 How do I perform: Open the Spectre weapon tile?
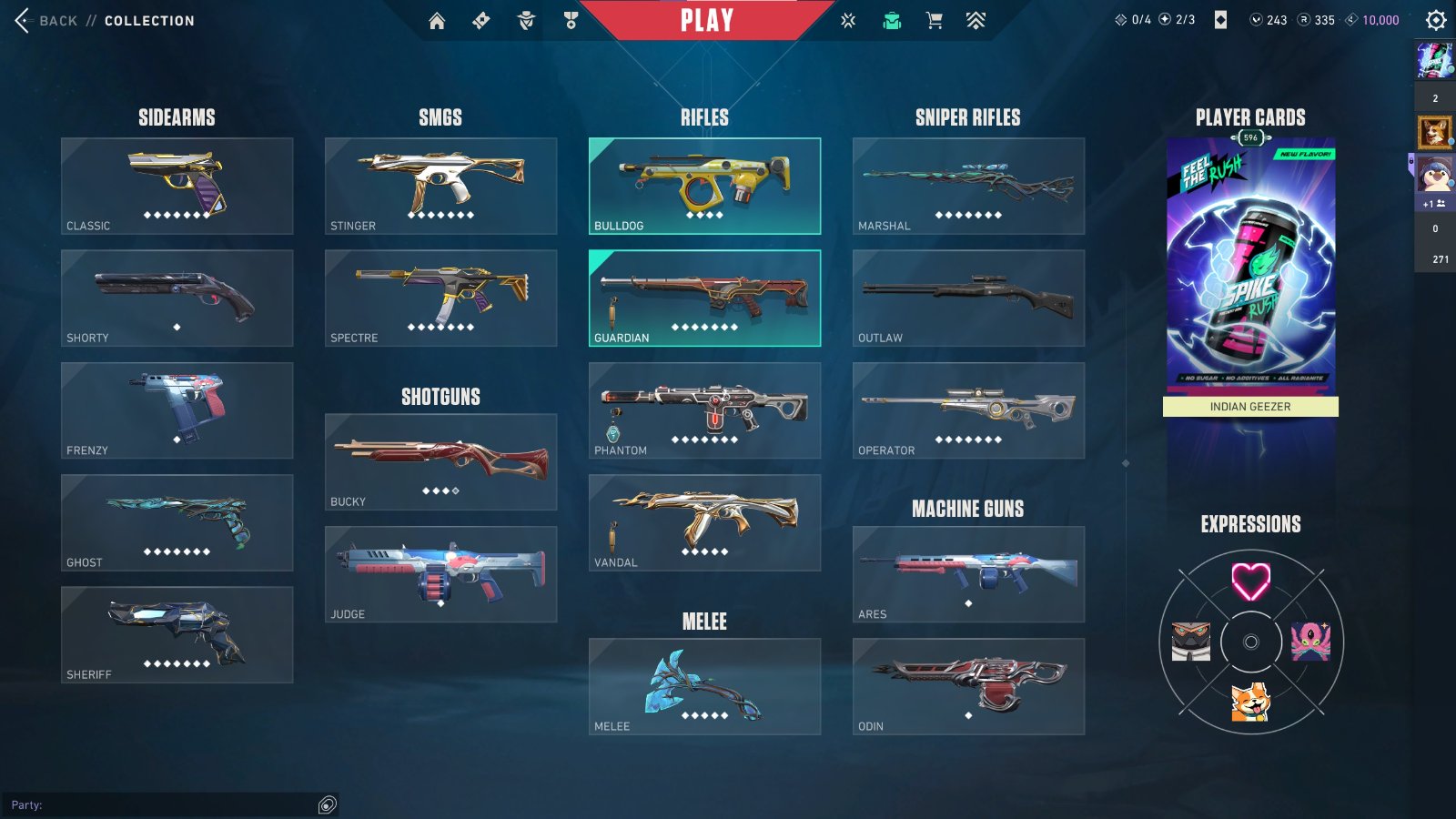(440, 298)
